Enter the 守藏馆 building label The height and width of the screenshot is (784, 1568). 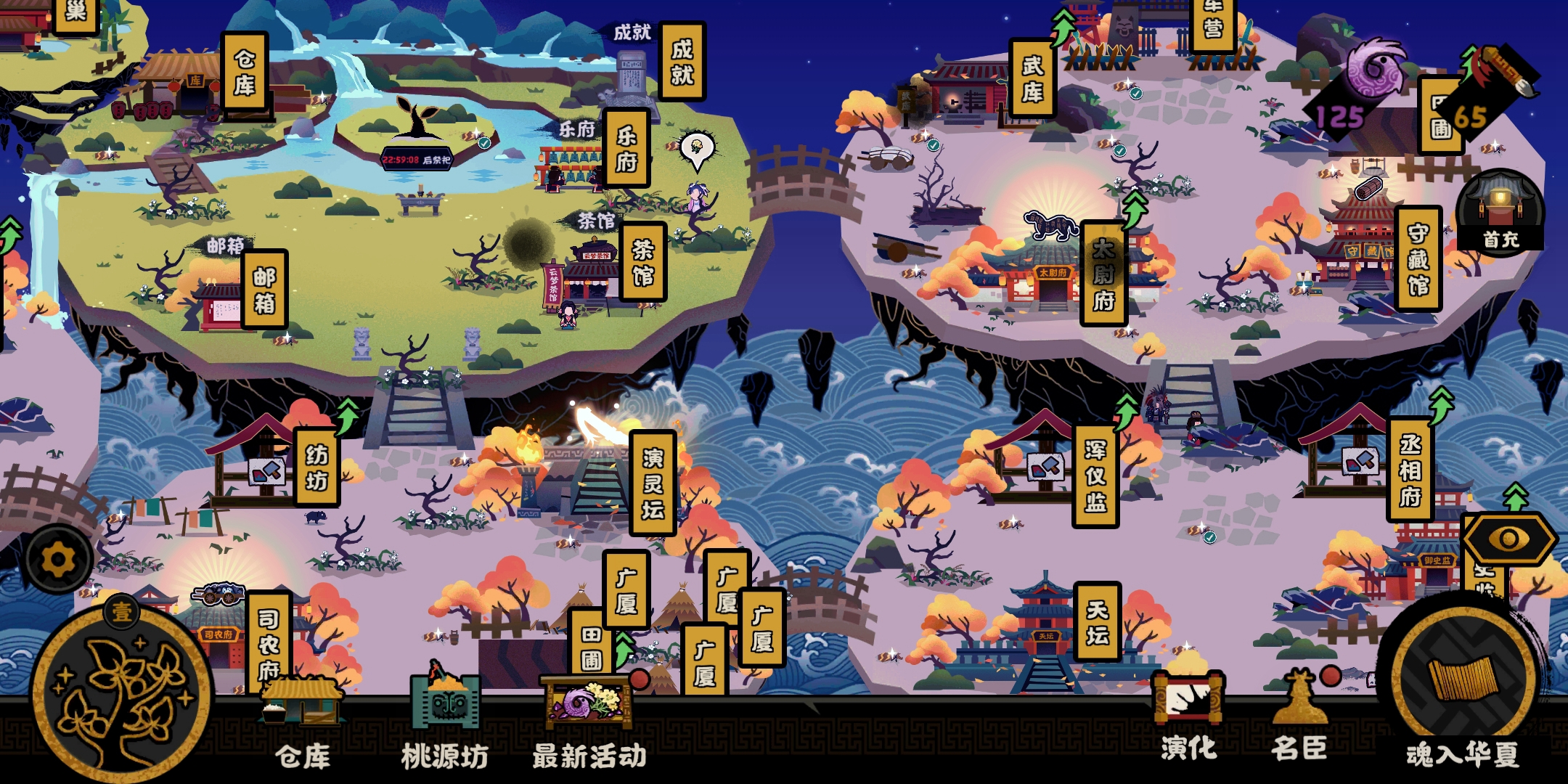1418,259
